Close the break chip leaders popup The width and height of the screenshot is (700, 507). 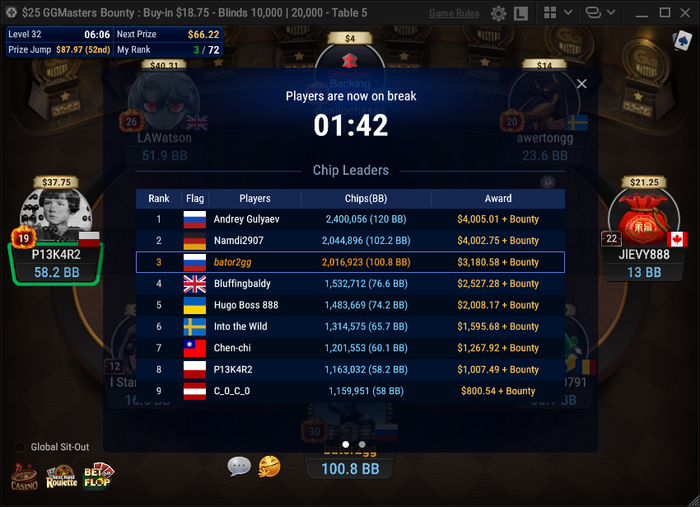(581, 84)
